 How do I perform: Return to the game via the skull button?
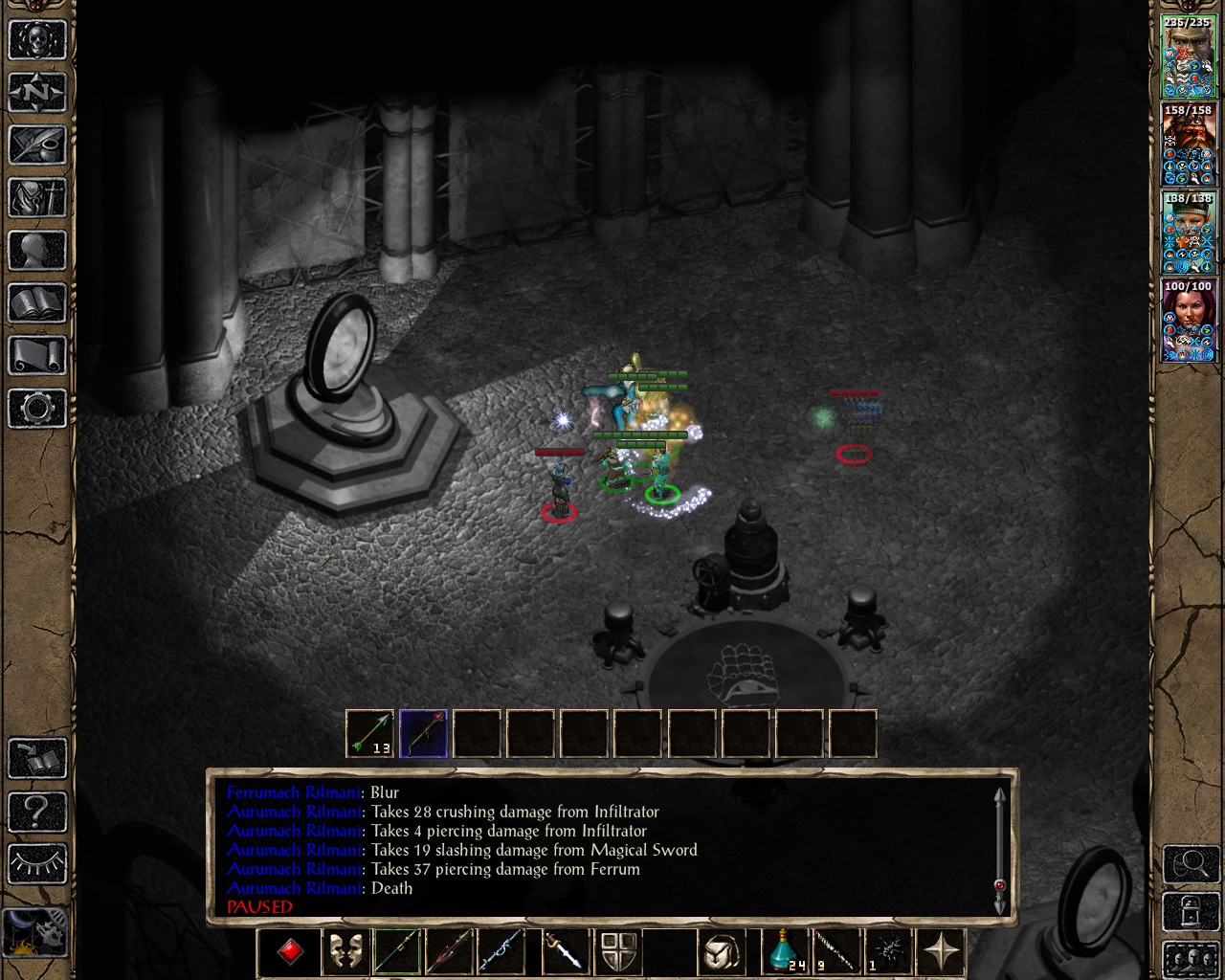point(37,40)
